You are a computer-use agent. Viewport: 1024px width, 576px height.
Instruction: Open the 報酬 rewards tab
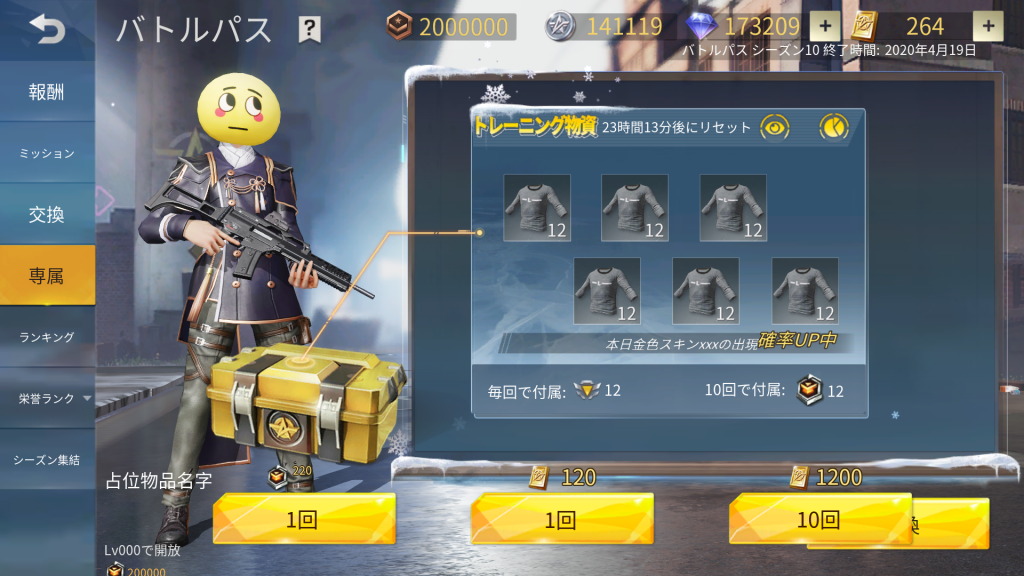click(47, 92)
